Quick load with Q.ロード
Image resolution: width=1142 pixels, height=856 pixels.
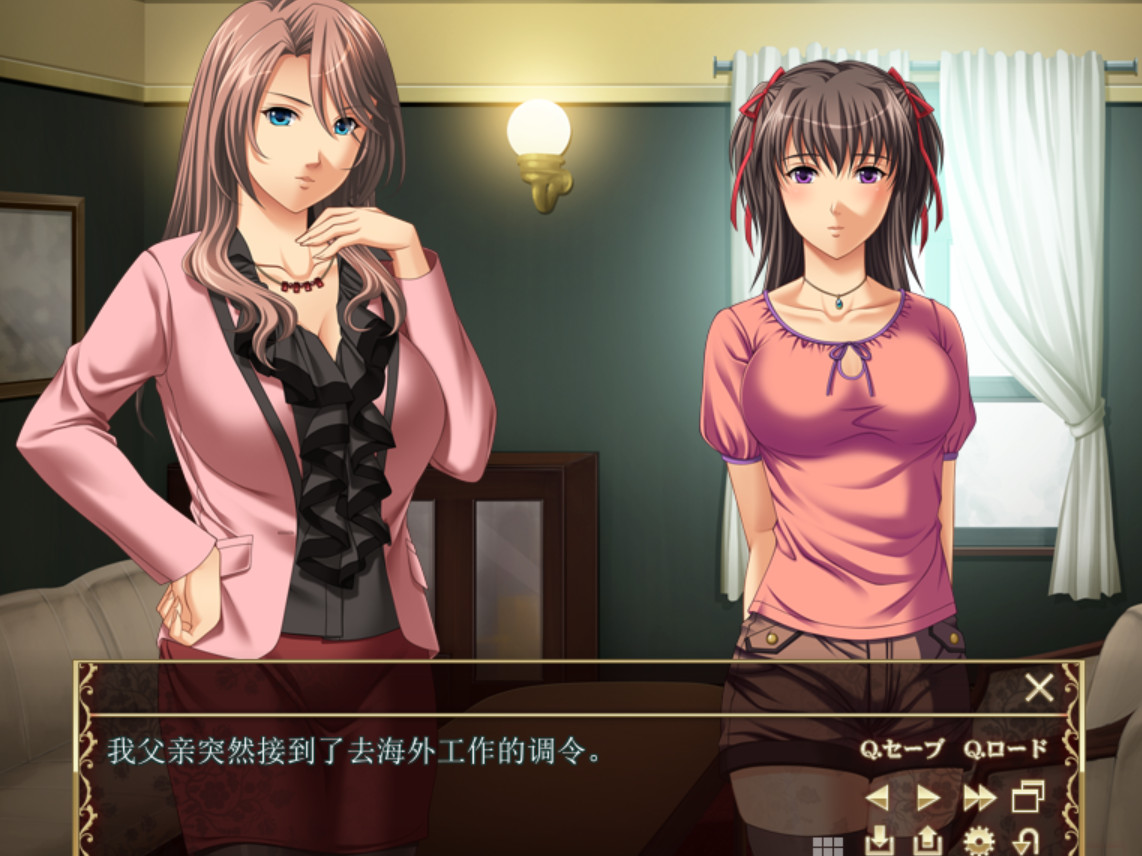pos(1006,749)
